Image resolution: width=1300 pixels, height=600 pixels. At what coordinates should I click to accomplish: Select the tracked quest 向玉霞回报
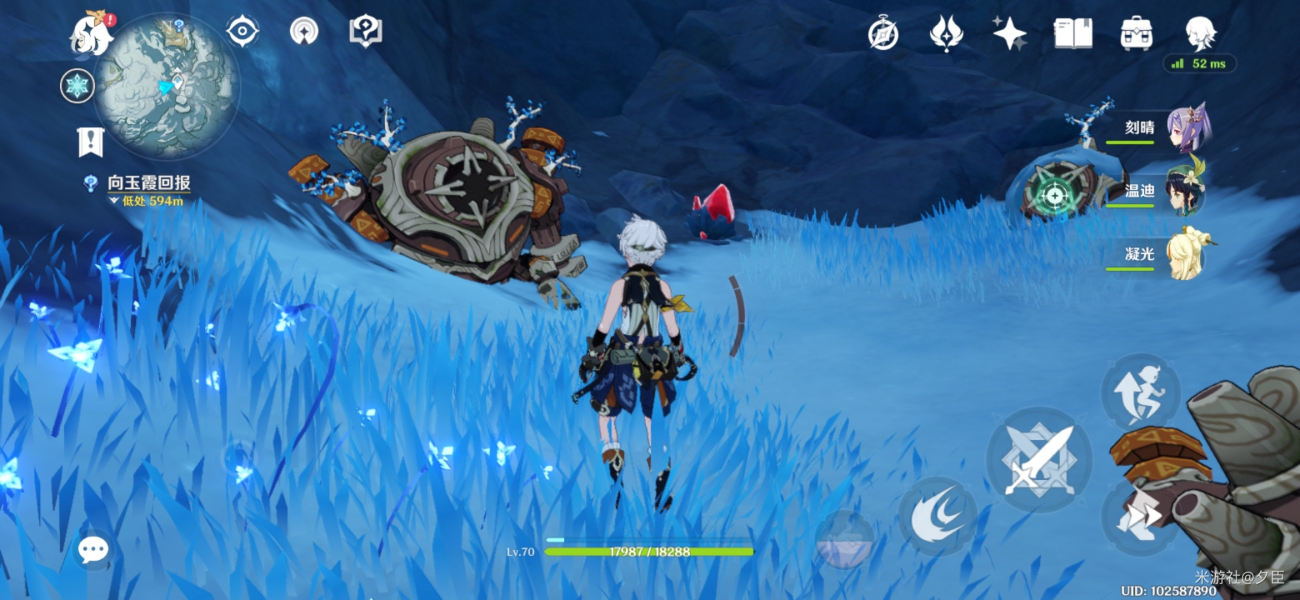(148, 184)
